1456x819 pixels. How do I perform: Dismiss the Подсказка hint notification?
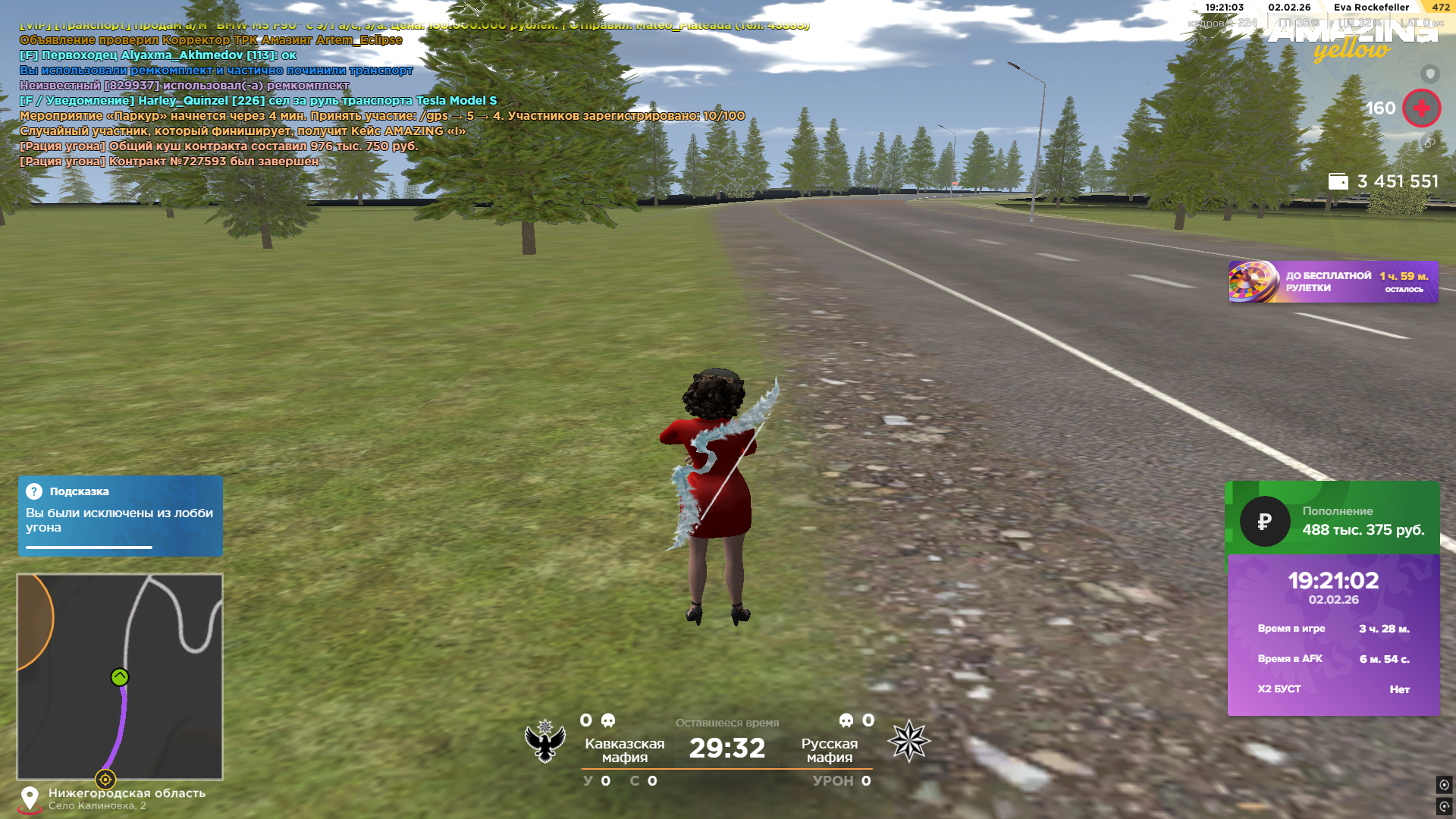coord(120,516)
